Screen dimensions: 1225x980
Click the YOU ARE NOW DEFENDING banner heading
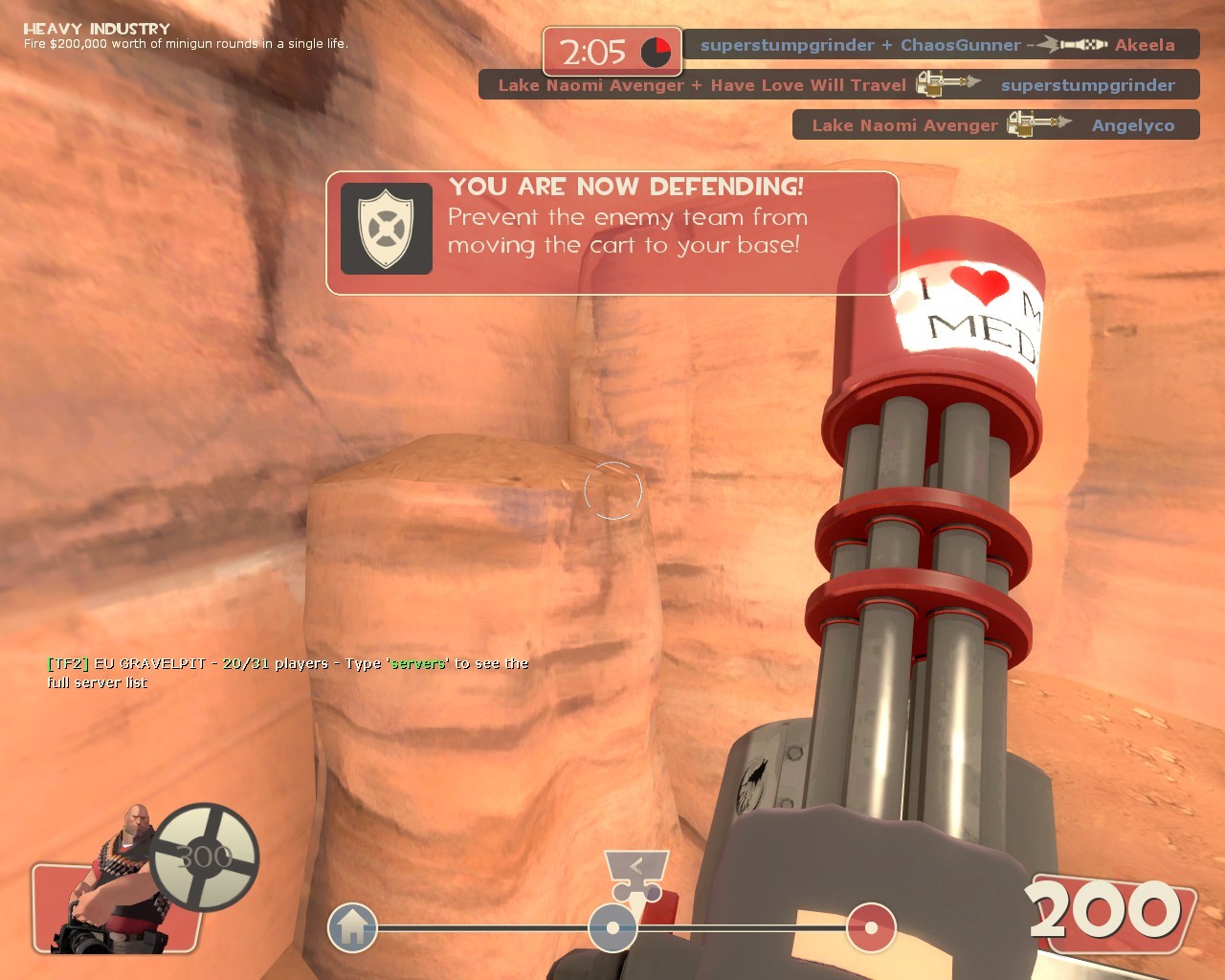point(627,188)
